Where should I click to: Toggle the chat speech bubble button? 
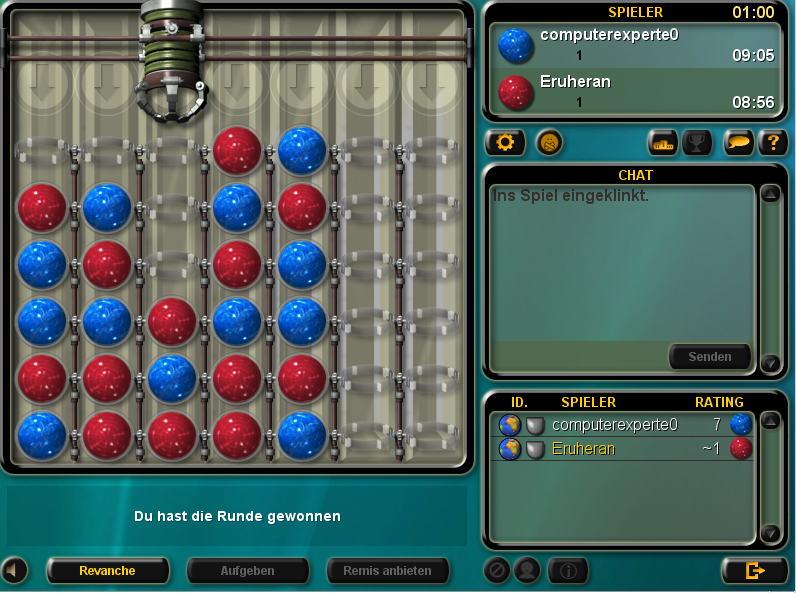click(739, 143)
